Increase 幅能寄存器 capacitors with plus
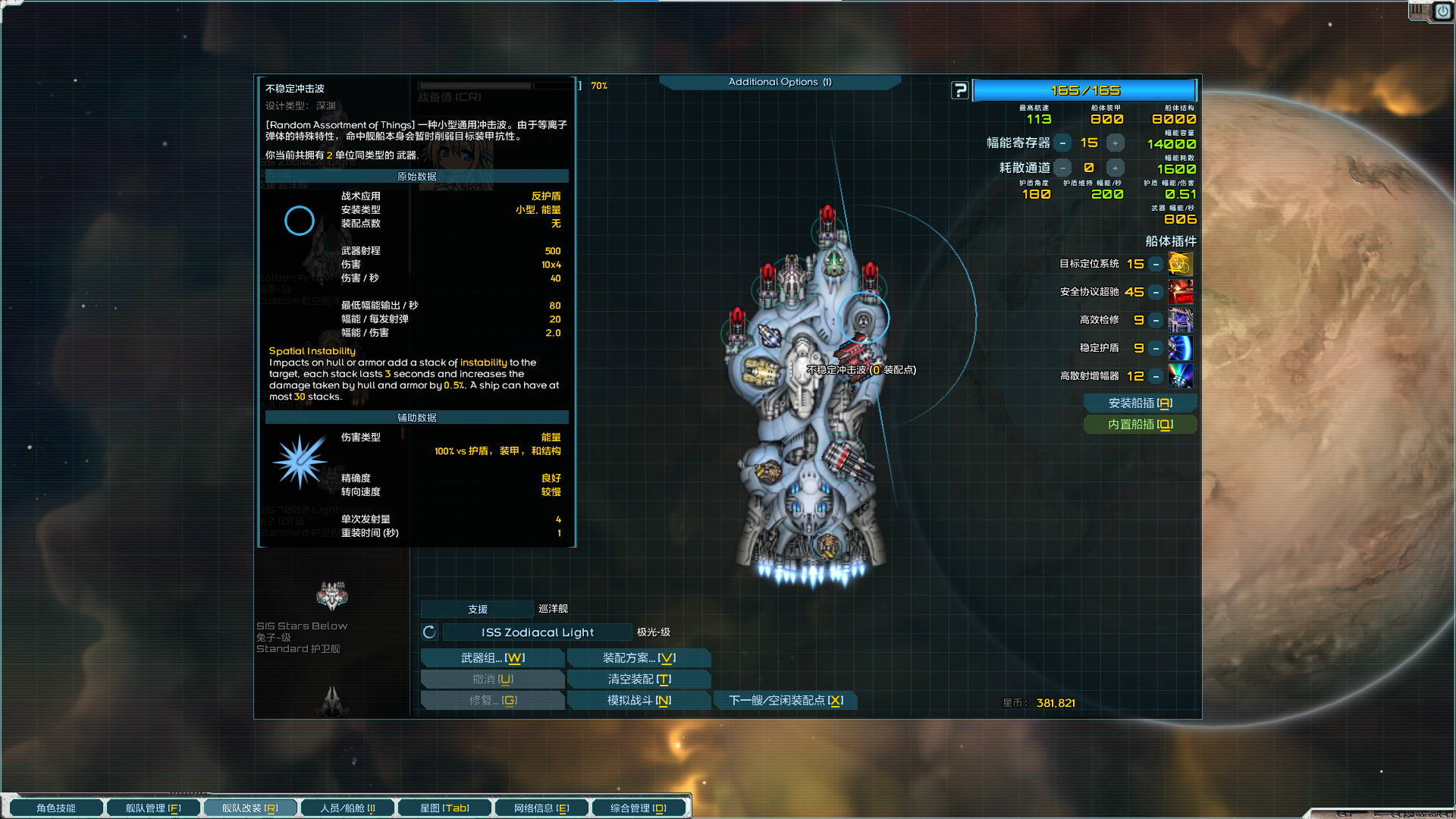The height and width of the screenshot is (819, 1456). click(x=1115, y=143)
